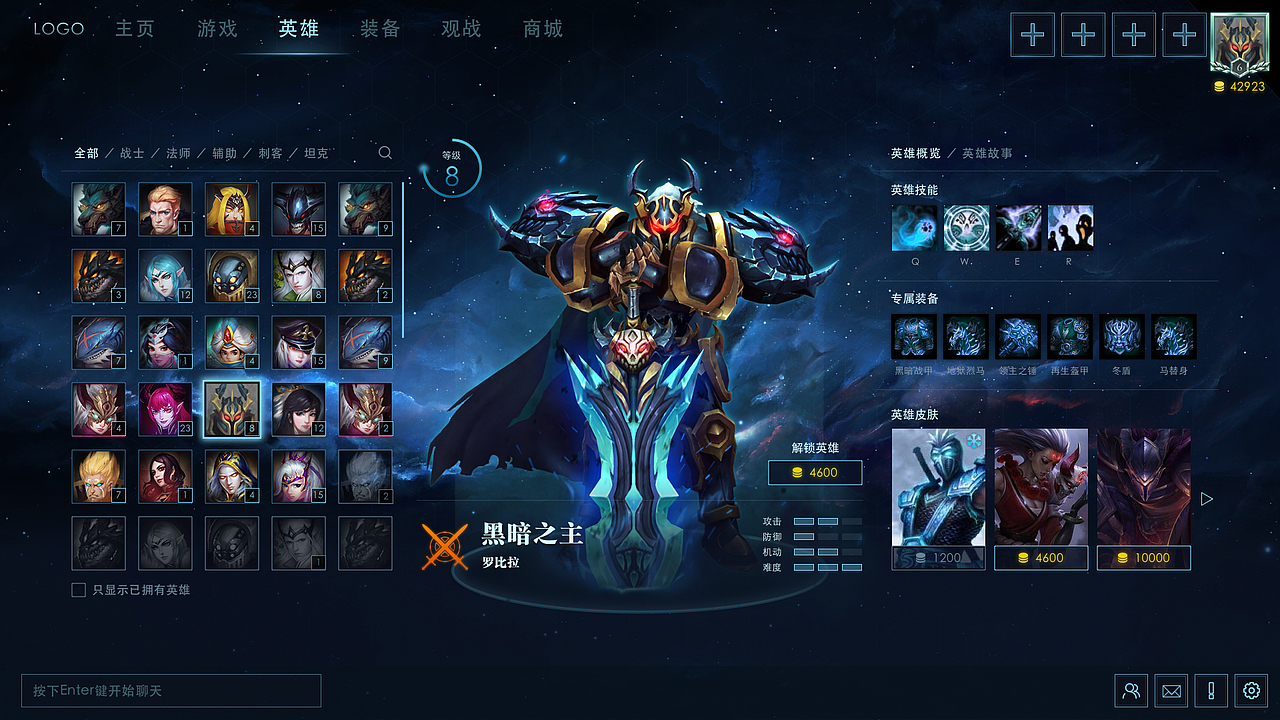This screenshot has width=1280, height=720.
Task: Select the W skill icon
Action: [966, 228]
